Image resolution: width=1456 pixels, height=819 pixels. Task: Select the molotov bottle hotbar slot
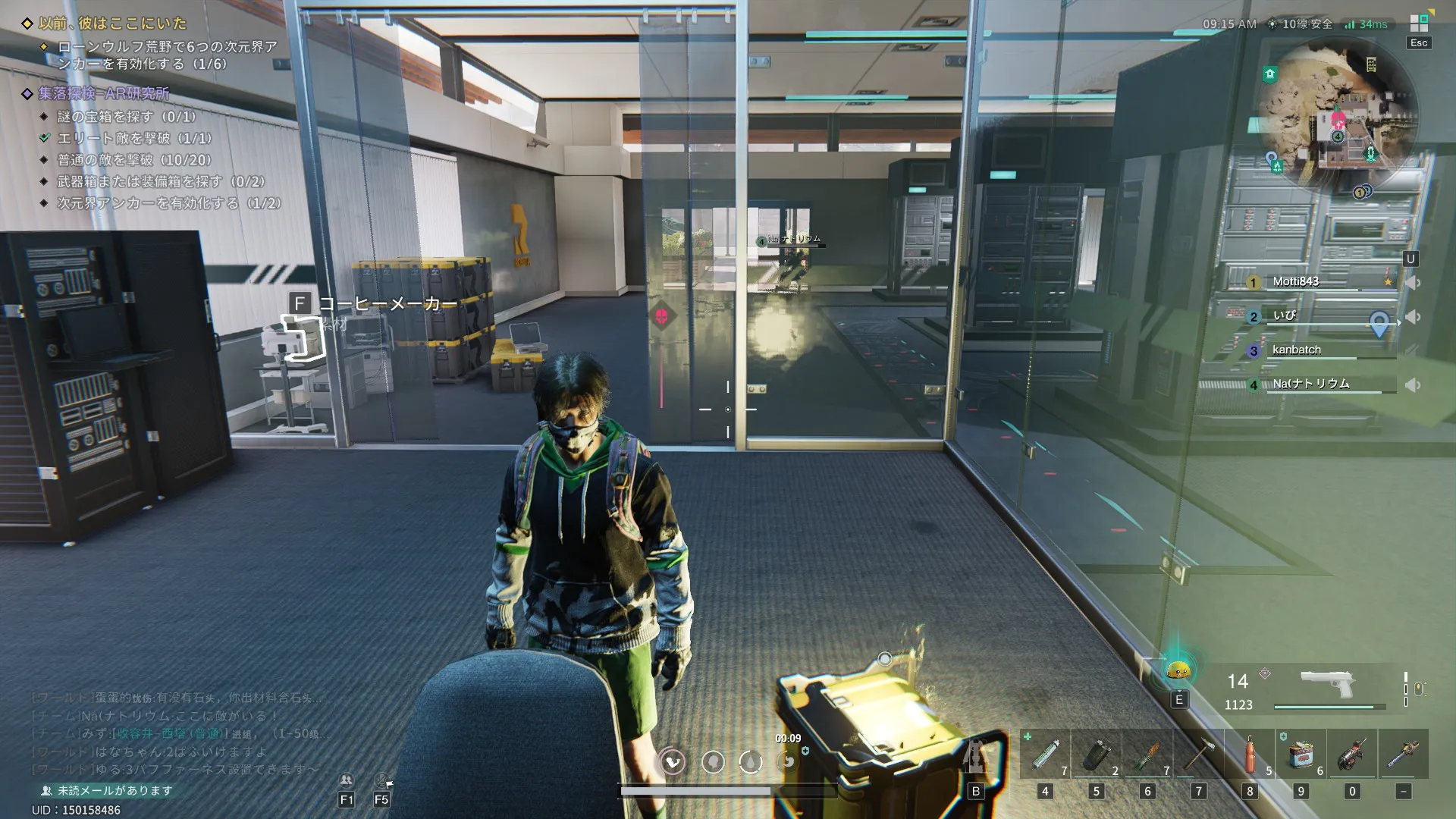click(x=1147, y=755)
